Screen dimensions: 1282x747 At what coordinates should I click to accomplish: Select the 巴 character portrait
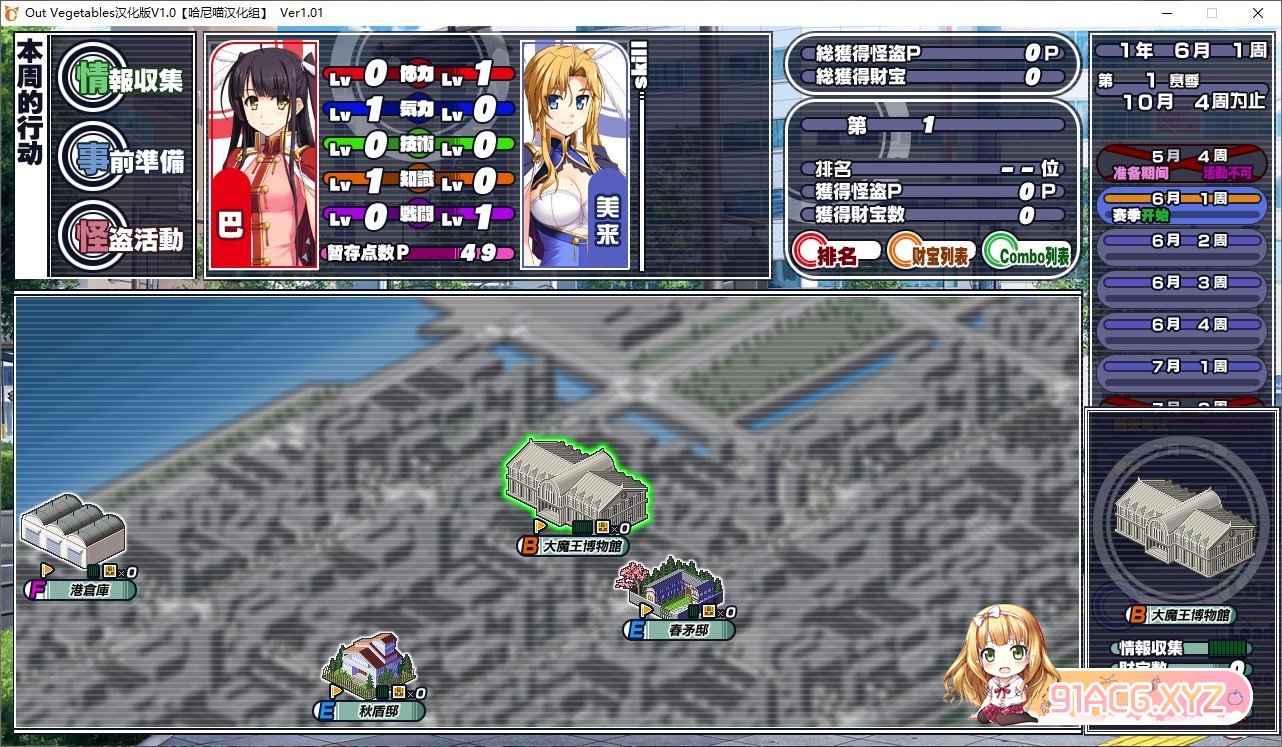pos(263,155)
